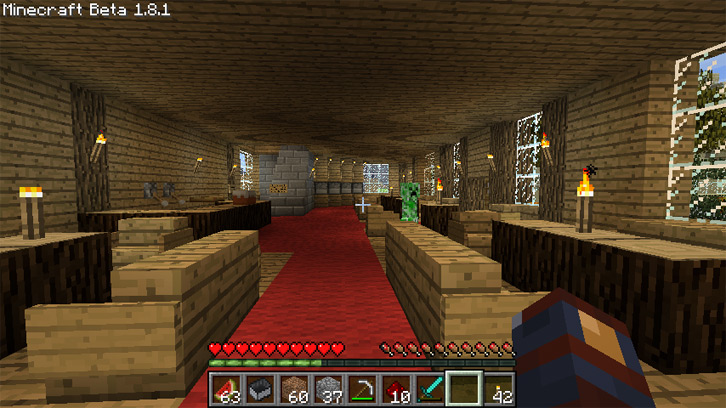Select the gravel block stack

point(327,389)
